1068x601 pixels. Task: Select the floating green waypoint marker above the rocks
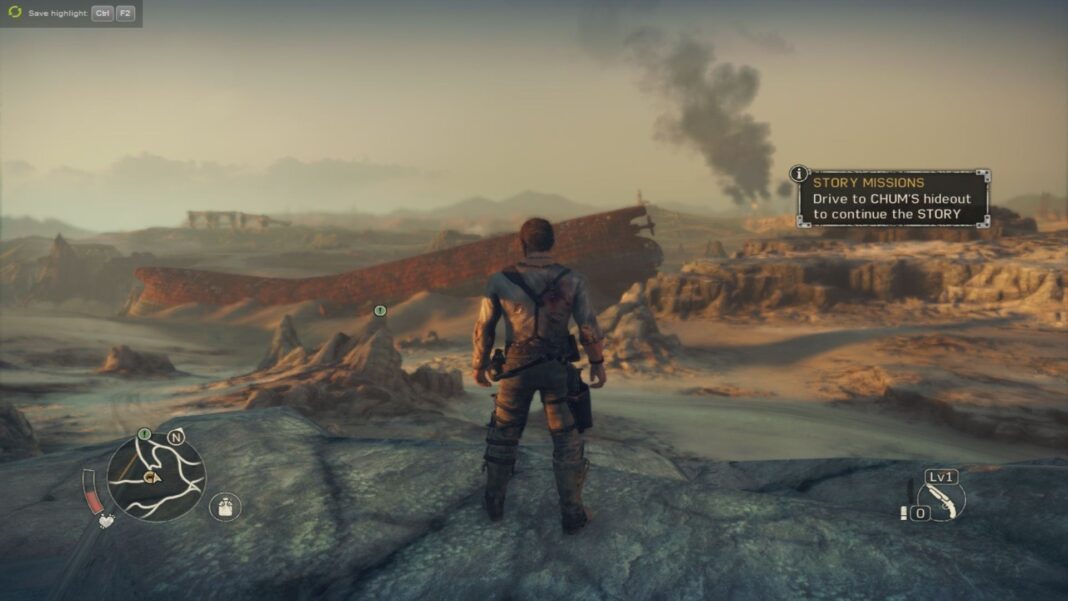click(x=380, y=311)
